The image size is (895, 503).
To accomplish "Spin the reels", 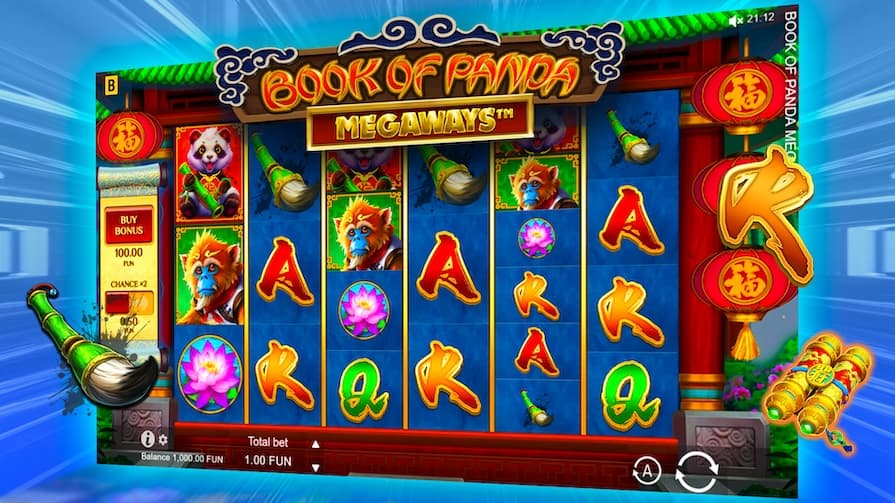I will (696, 471).
